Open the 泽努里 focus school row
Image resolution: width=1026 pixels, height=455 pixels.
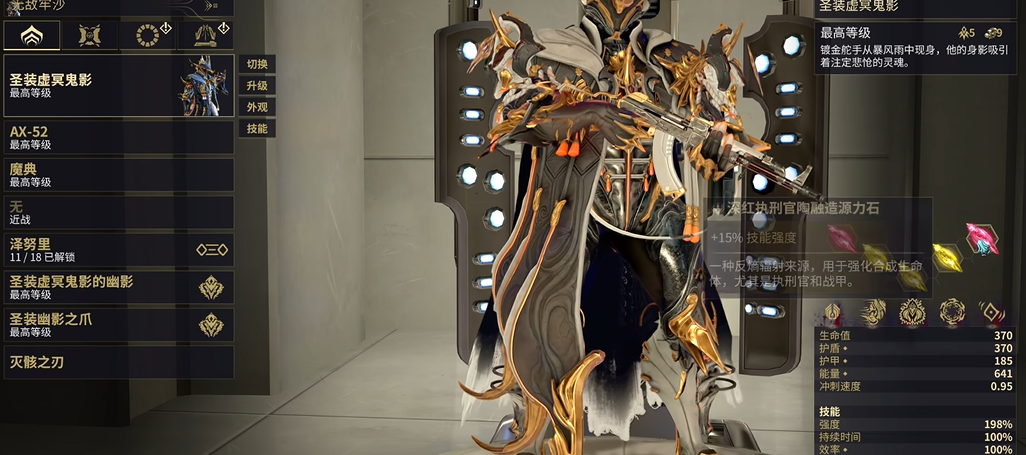tap(118, 250)
